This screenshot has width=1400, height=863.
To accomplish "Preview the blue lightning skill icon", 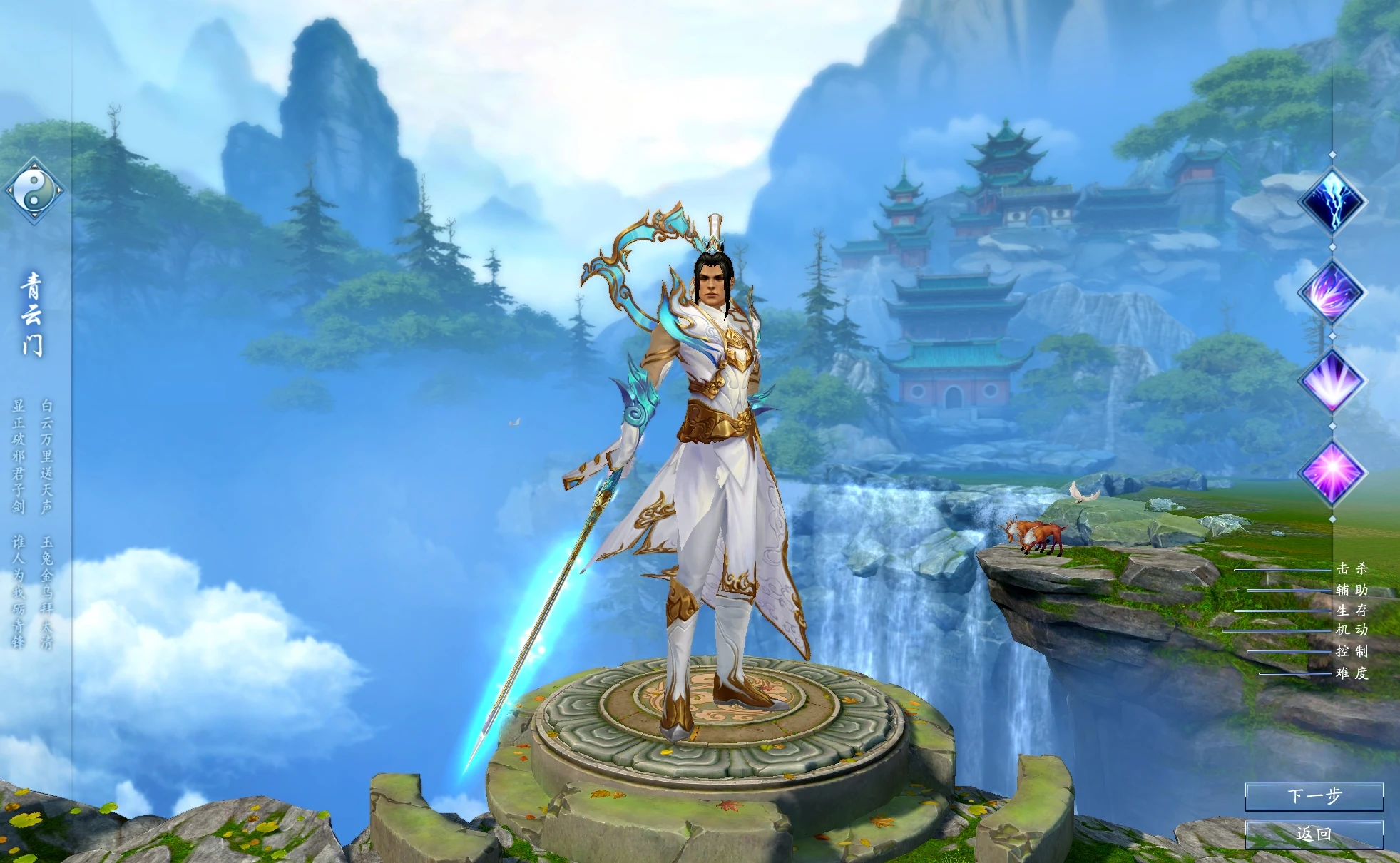I will [x=1332, y=201].
